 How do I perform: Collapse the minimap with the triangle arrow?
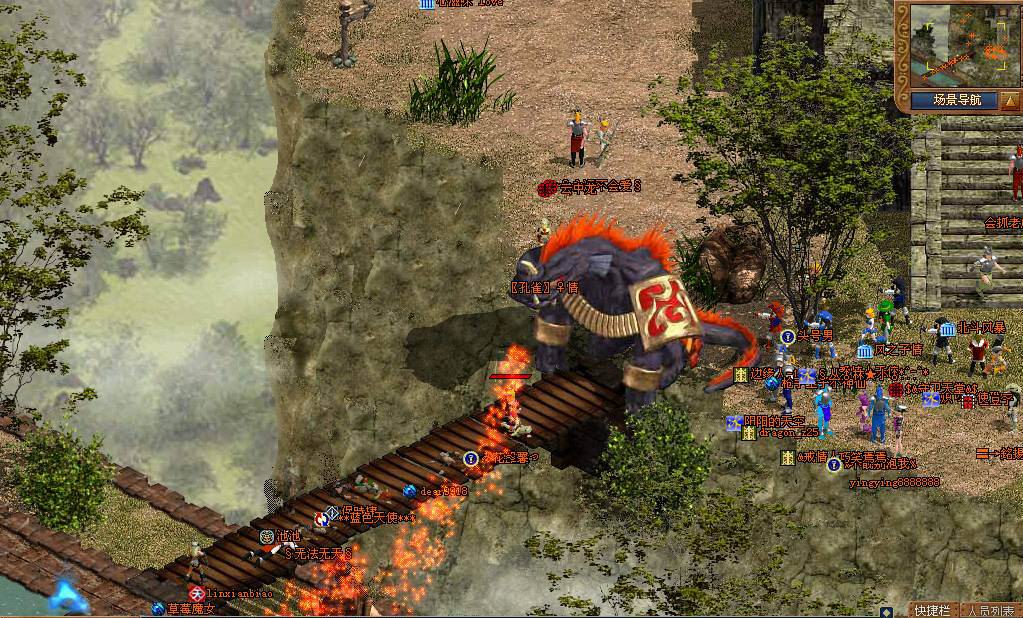click(x=1009, y=100)
